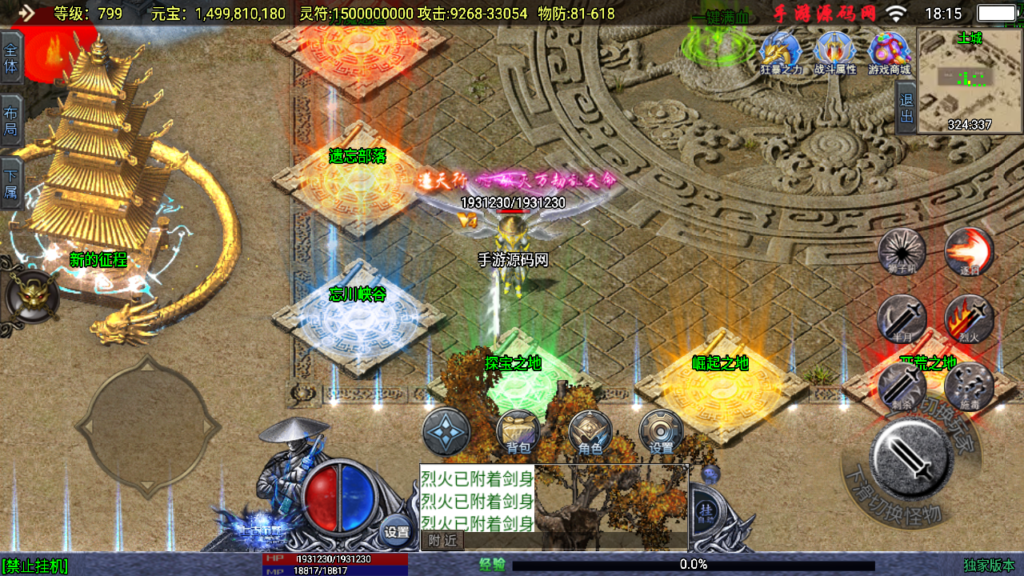Trigger the 逐日 fire slash skill
1024x576 pixels.
coord(968,252)
